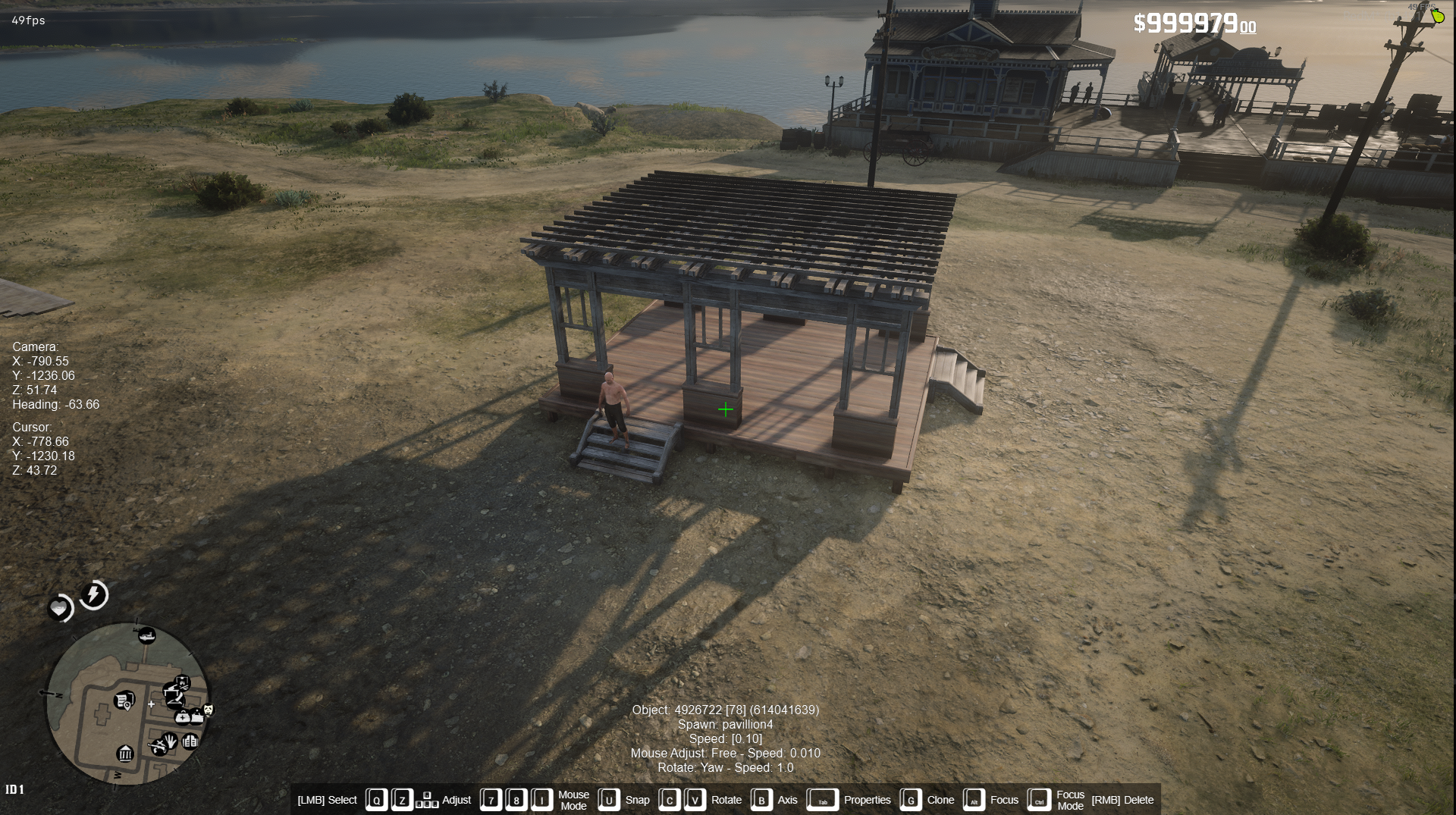Viewport: 1456px width, 815px height.
Task: Toggle Mouse Mode in the toolbar
Action: click(573, 800)
